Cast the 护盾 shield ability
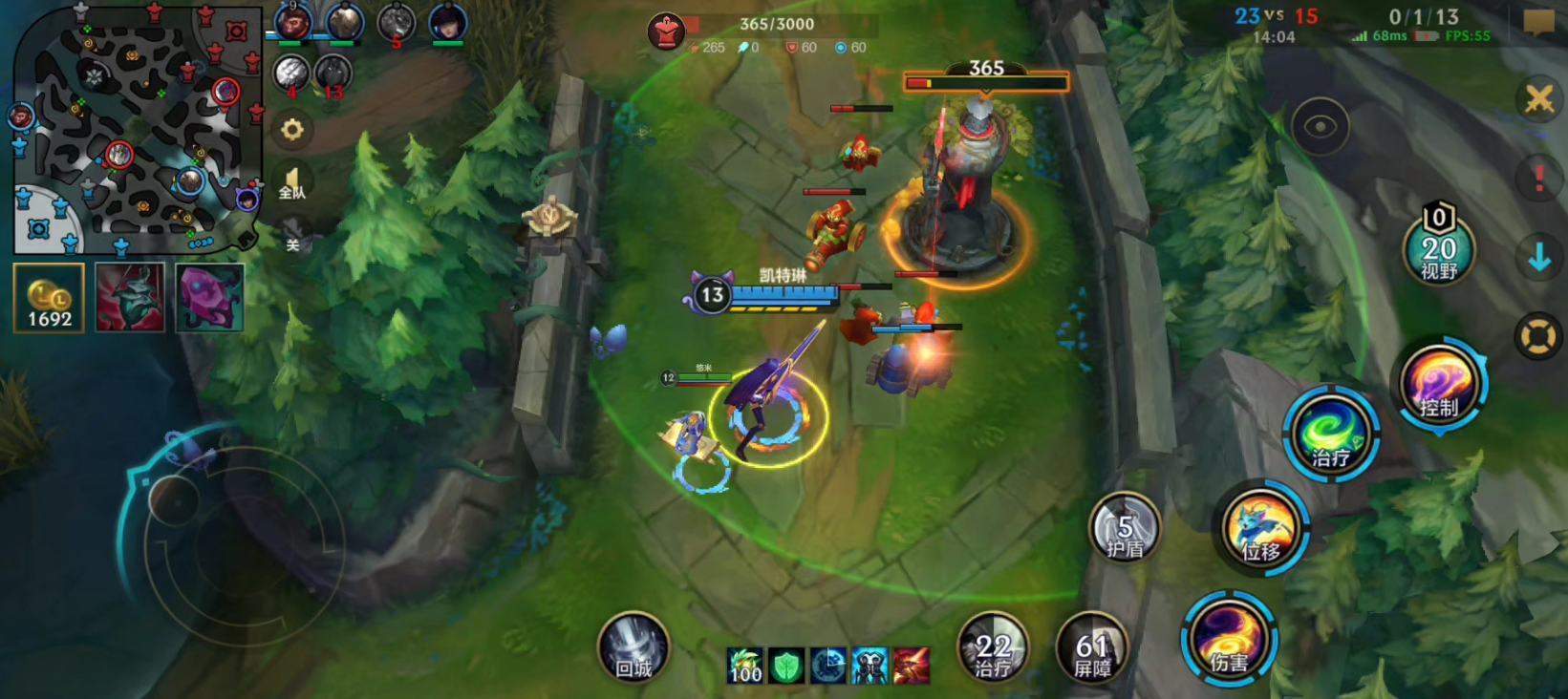The image size is (1568, 699). point(1125,528)
